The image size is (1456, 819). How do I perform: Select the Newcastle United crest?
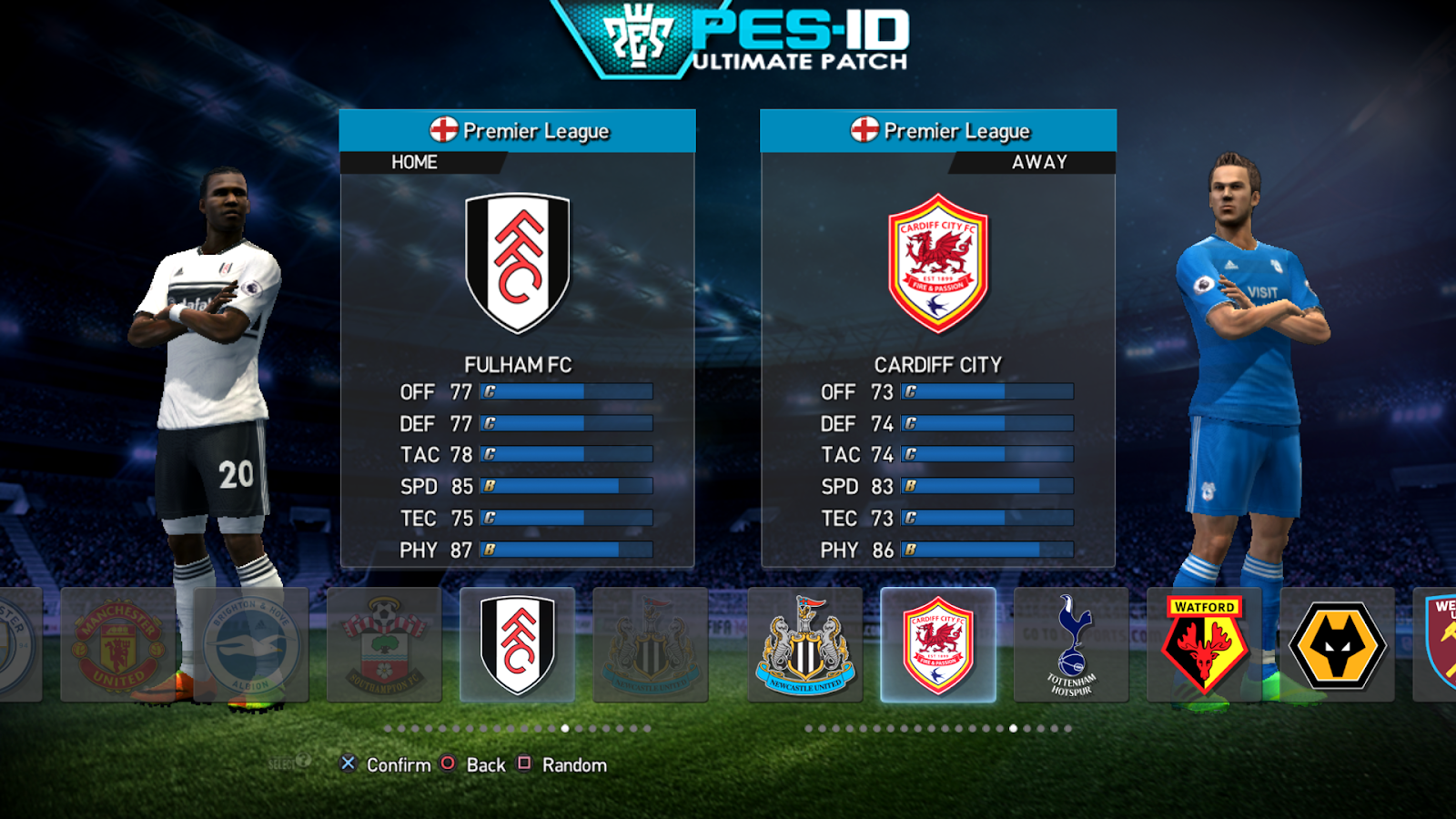(805, 644)
